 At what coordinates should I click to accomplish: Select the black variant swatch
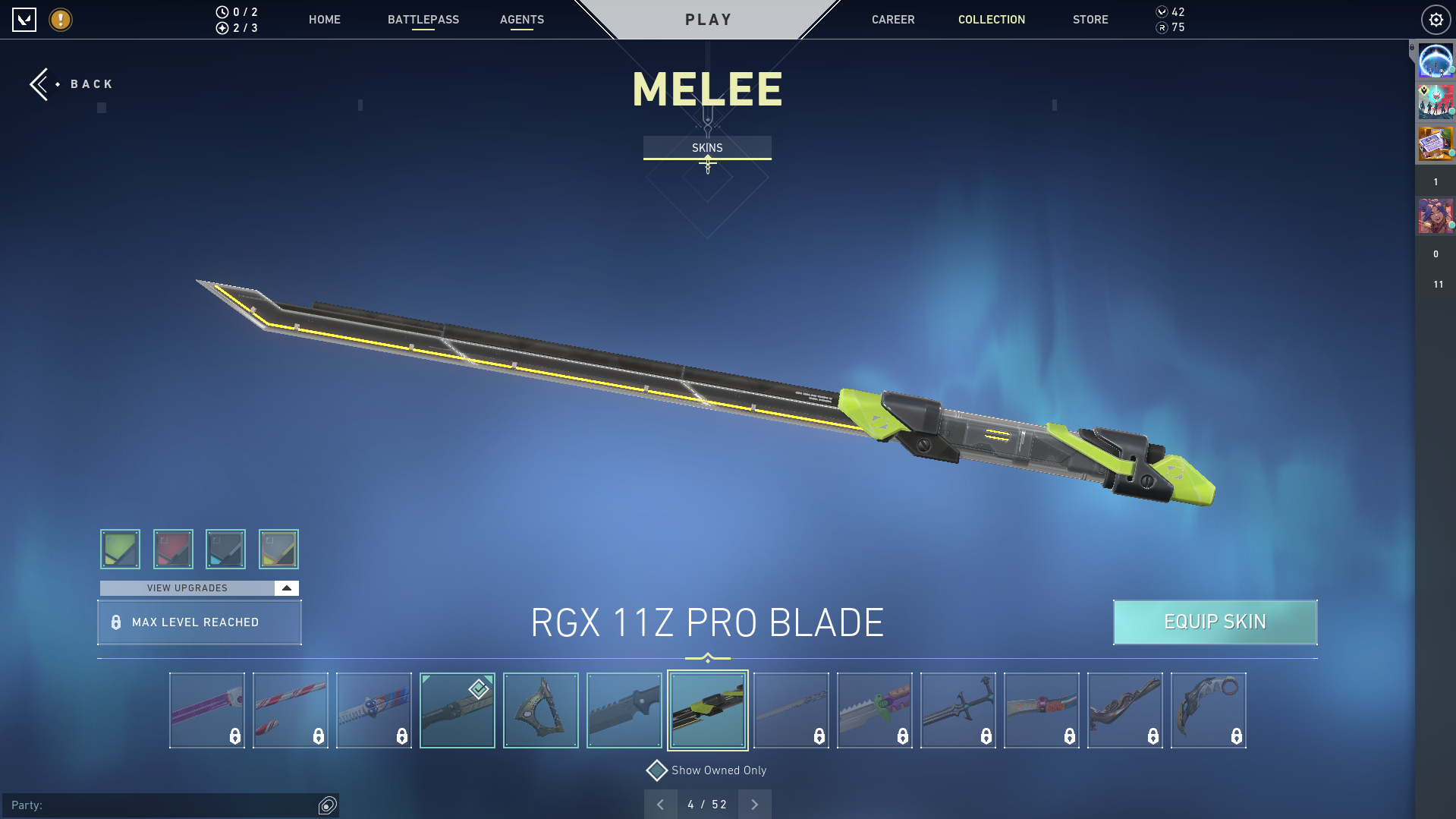tap(226, 549)
